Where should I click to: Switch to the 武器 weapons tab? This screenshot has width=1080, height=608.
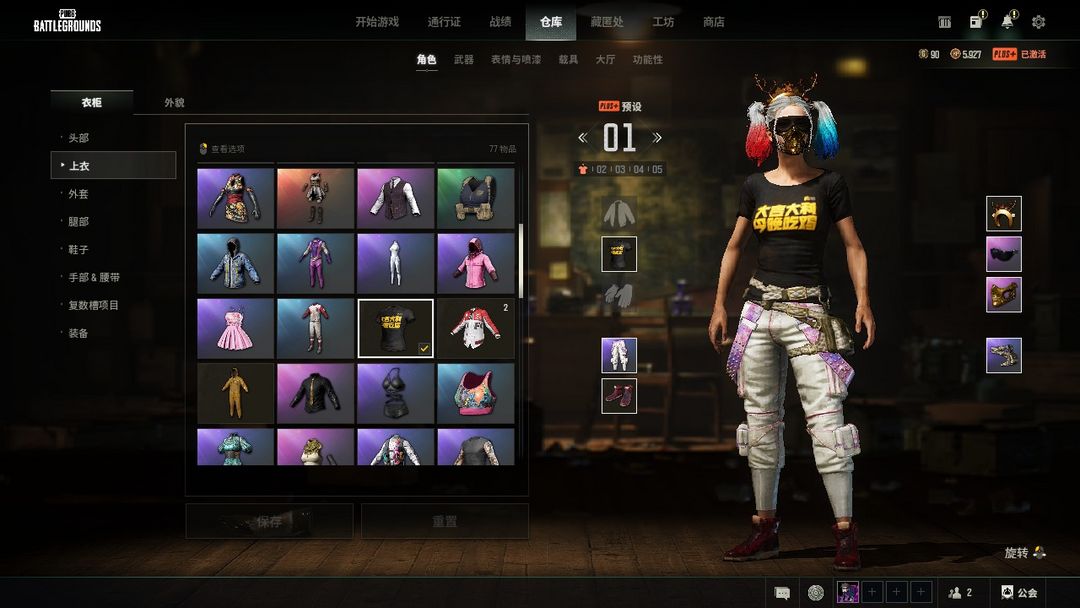[464, 60]
